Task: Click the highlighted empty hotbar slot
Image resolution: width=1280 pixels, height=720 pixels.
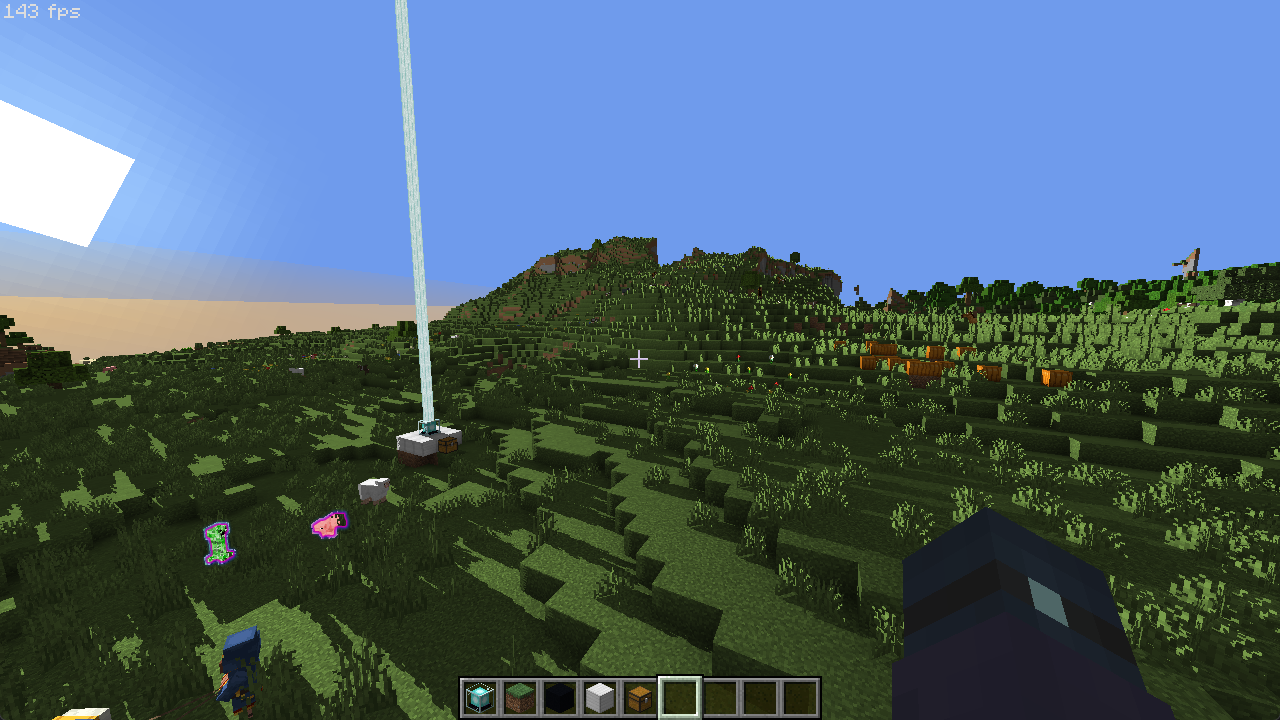Action: 680,697
